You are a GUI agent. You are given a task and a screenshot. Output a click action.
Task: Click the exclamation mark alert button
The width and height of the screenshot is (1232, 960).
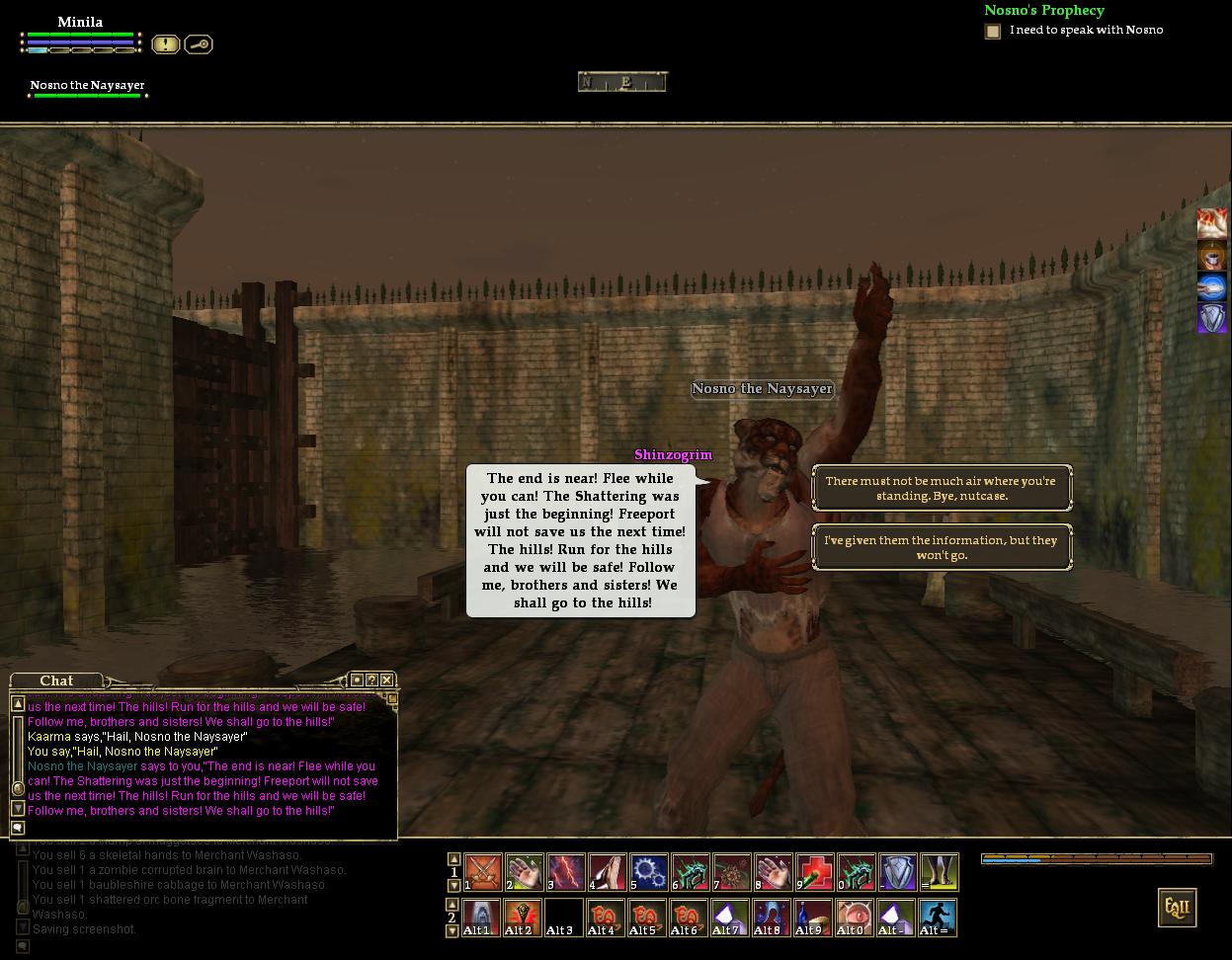coord(165,44)
